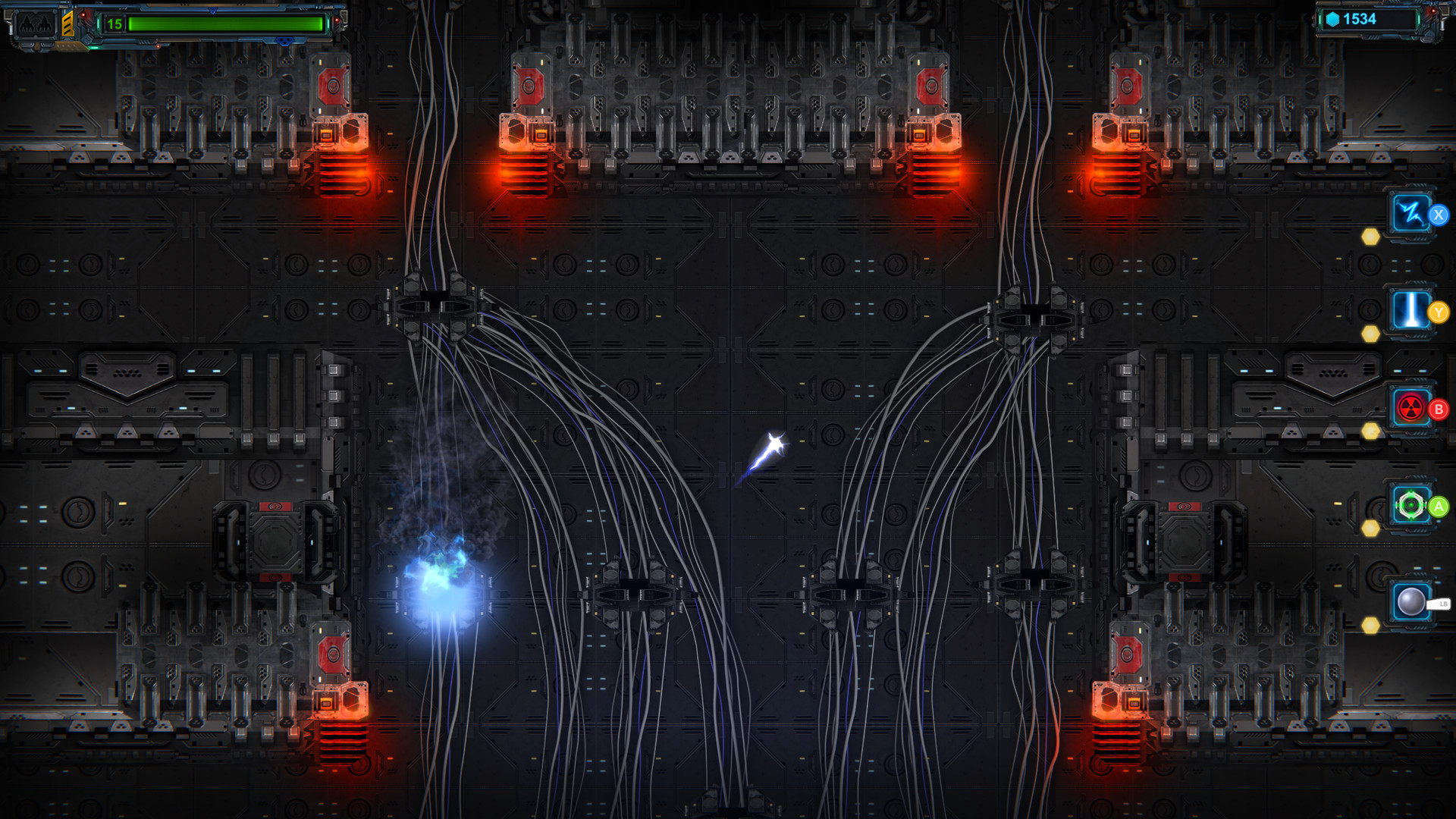
Task: Select the green targeting reticle ability
Action: [1412, 504]
